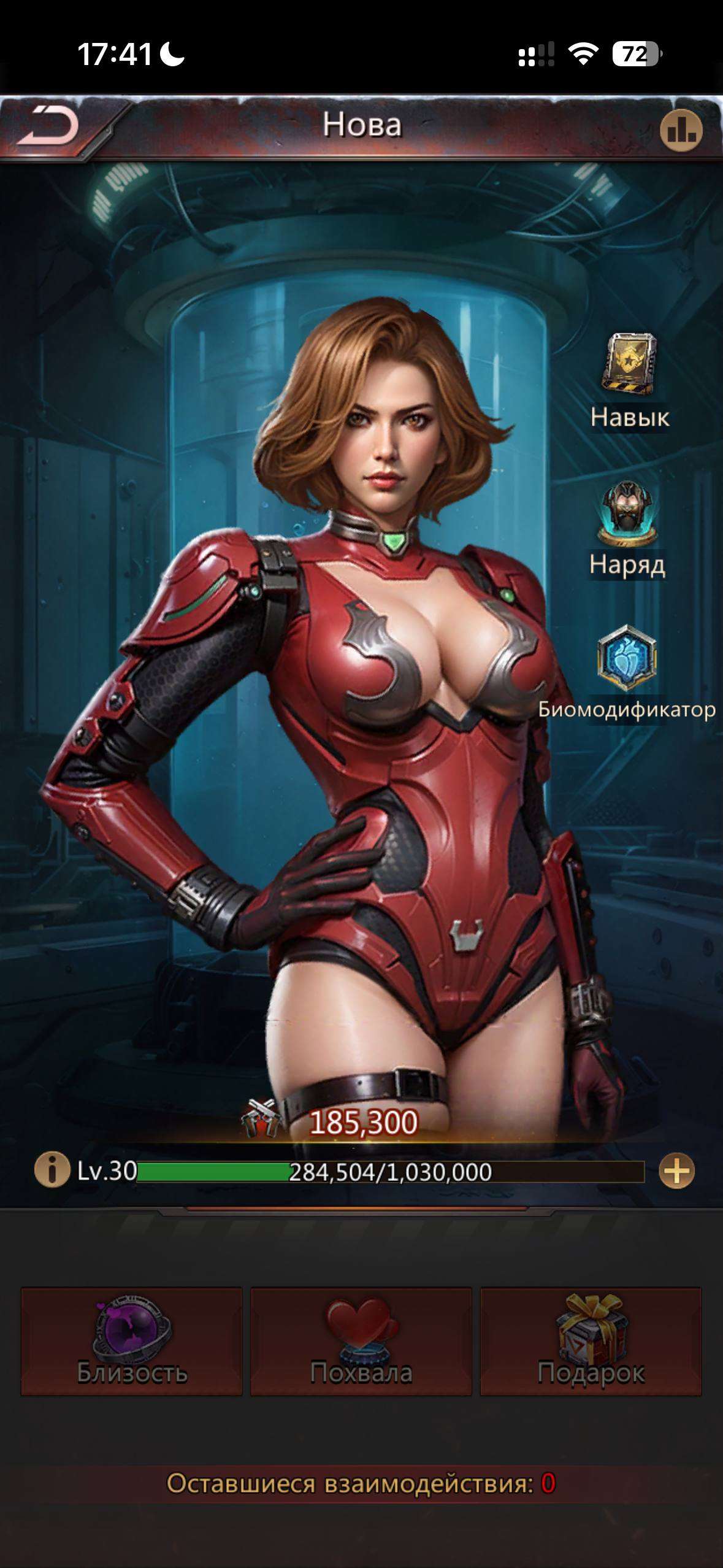Select the Похвала heart button
The width and height of the screenshot is (723, 1568).
tap(361, 1340)
